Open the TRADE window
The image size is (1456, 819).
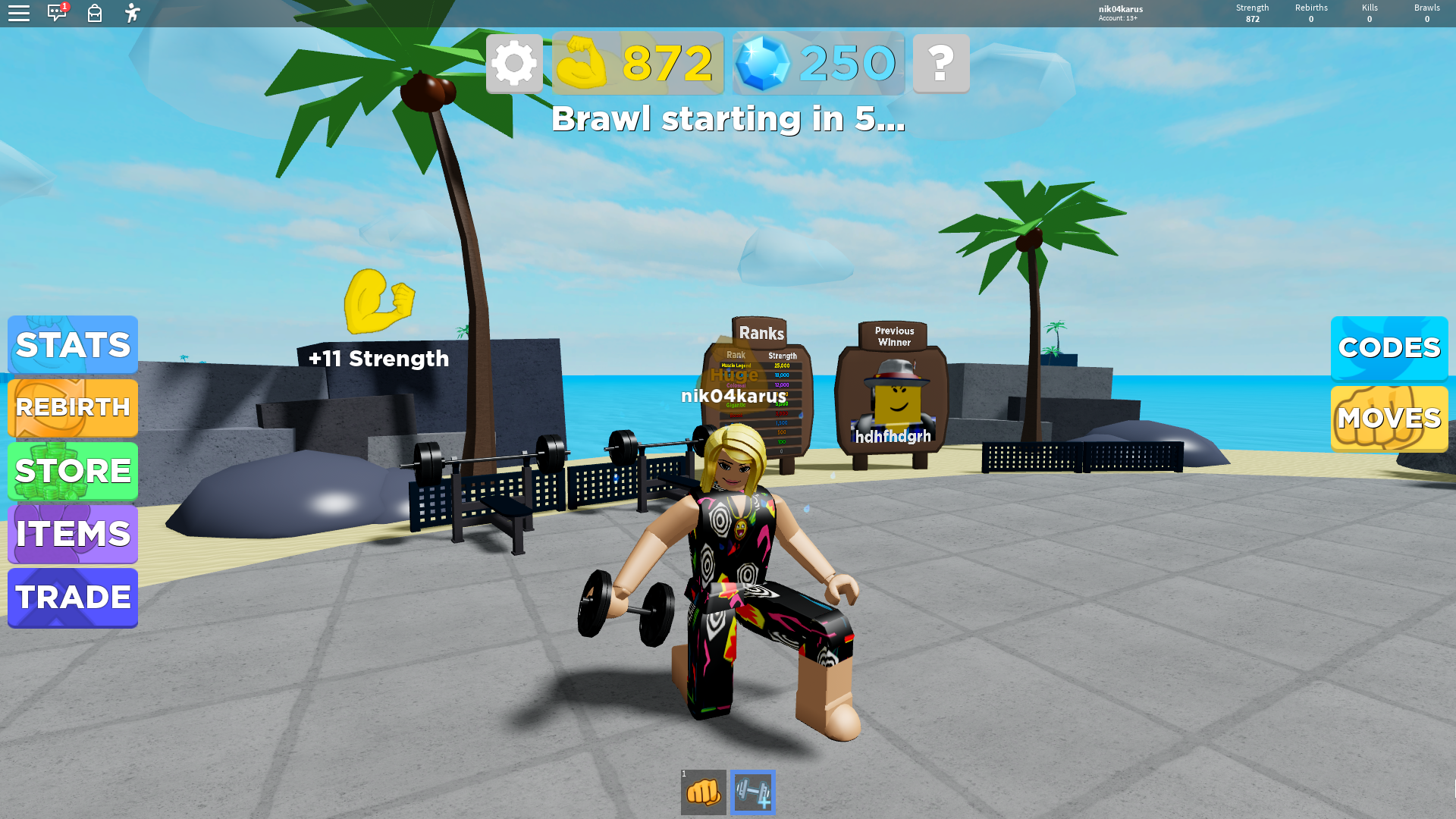[73, 598]
